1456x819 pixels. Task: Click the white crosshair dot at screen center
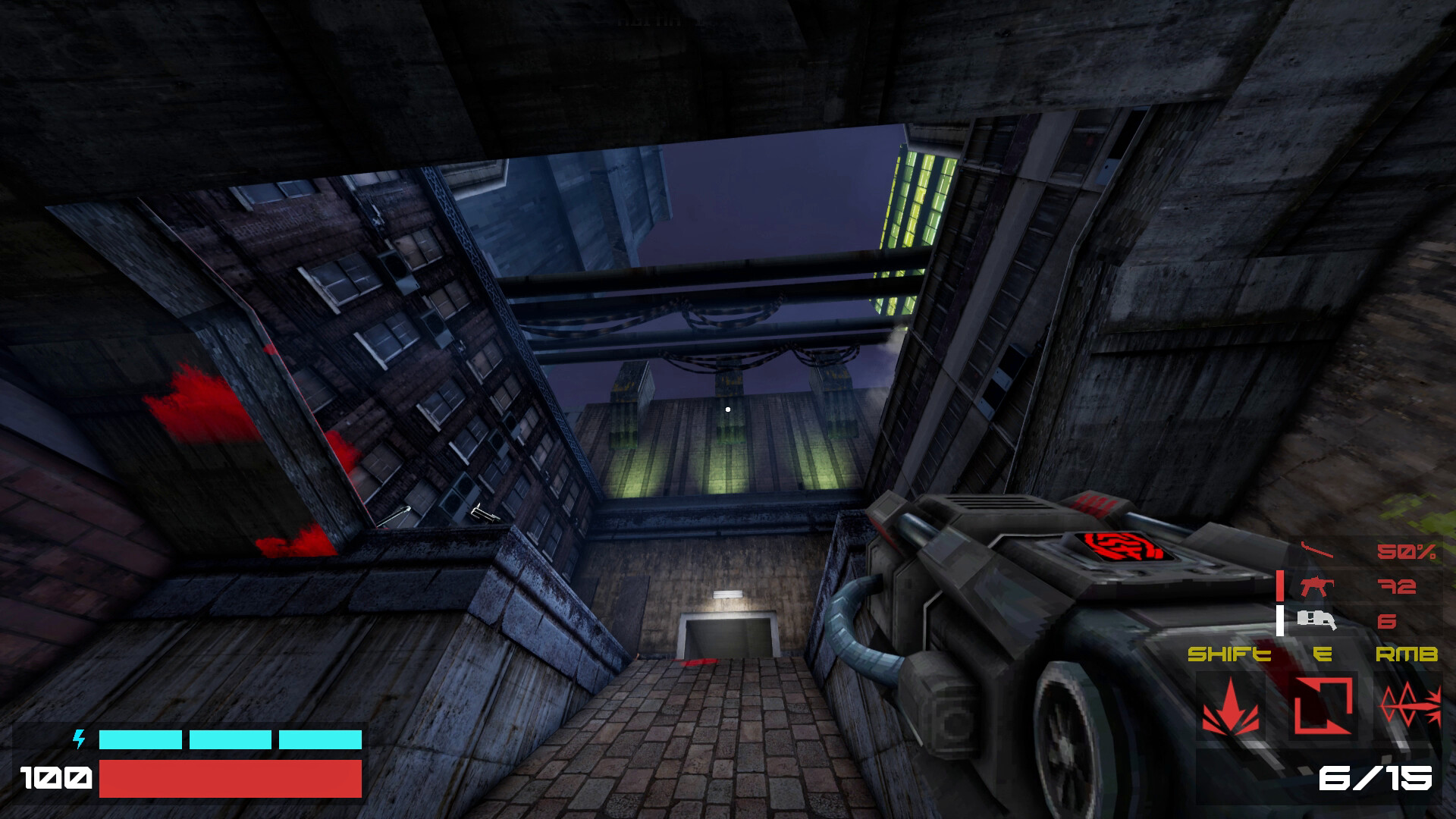[x=726, y=408]
